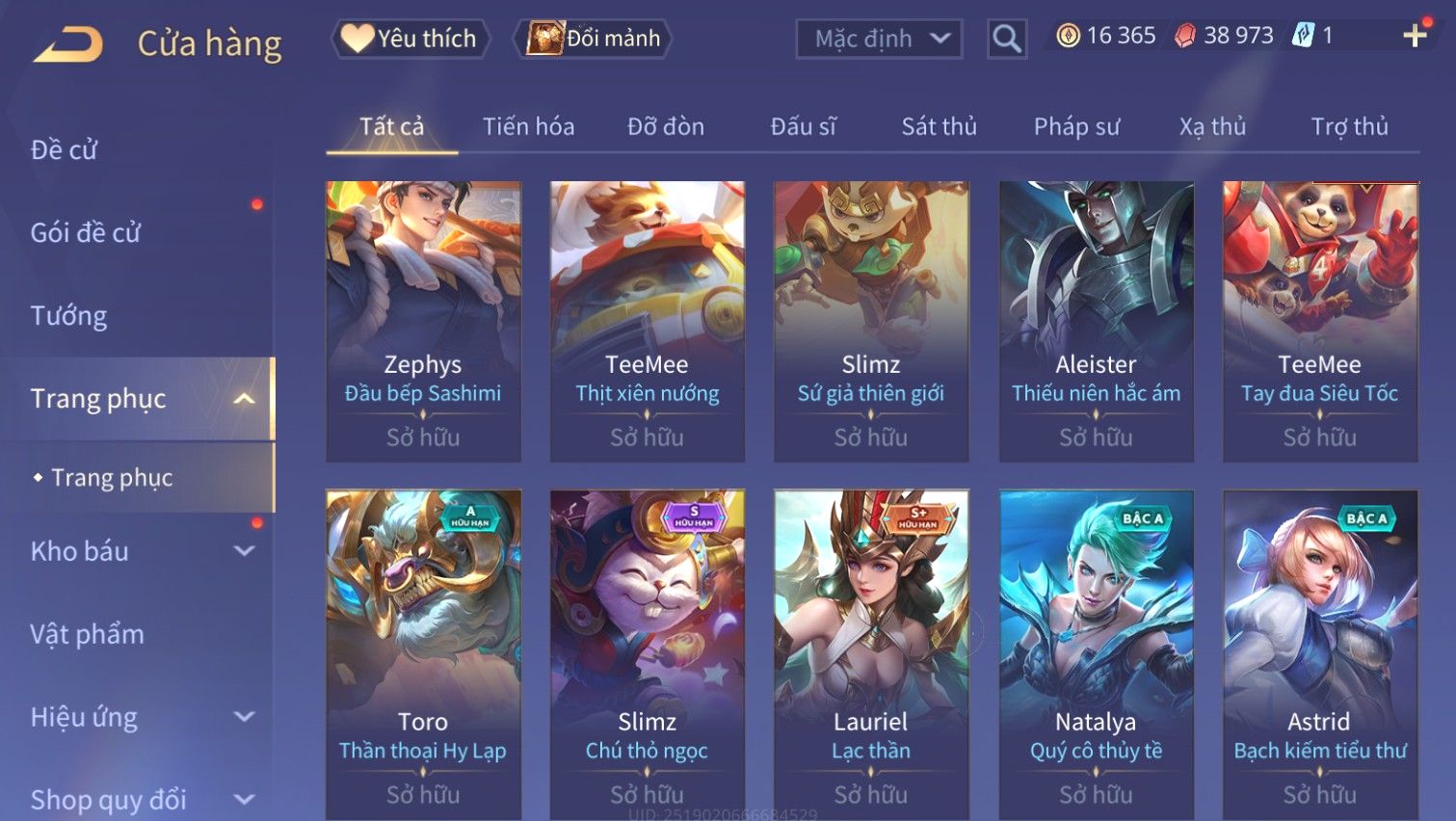1456x821 pixels.
Task: View the Natalya Quý cô thủy tề card
Action: click(1096, 655)
